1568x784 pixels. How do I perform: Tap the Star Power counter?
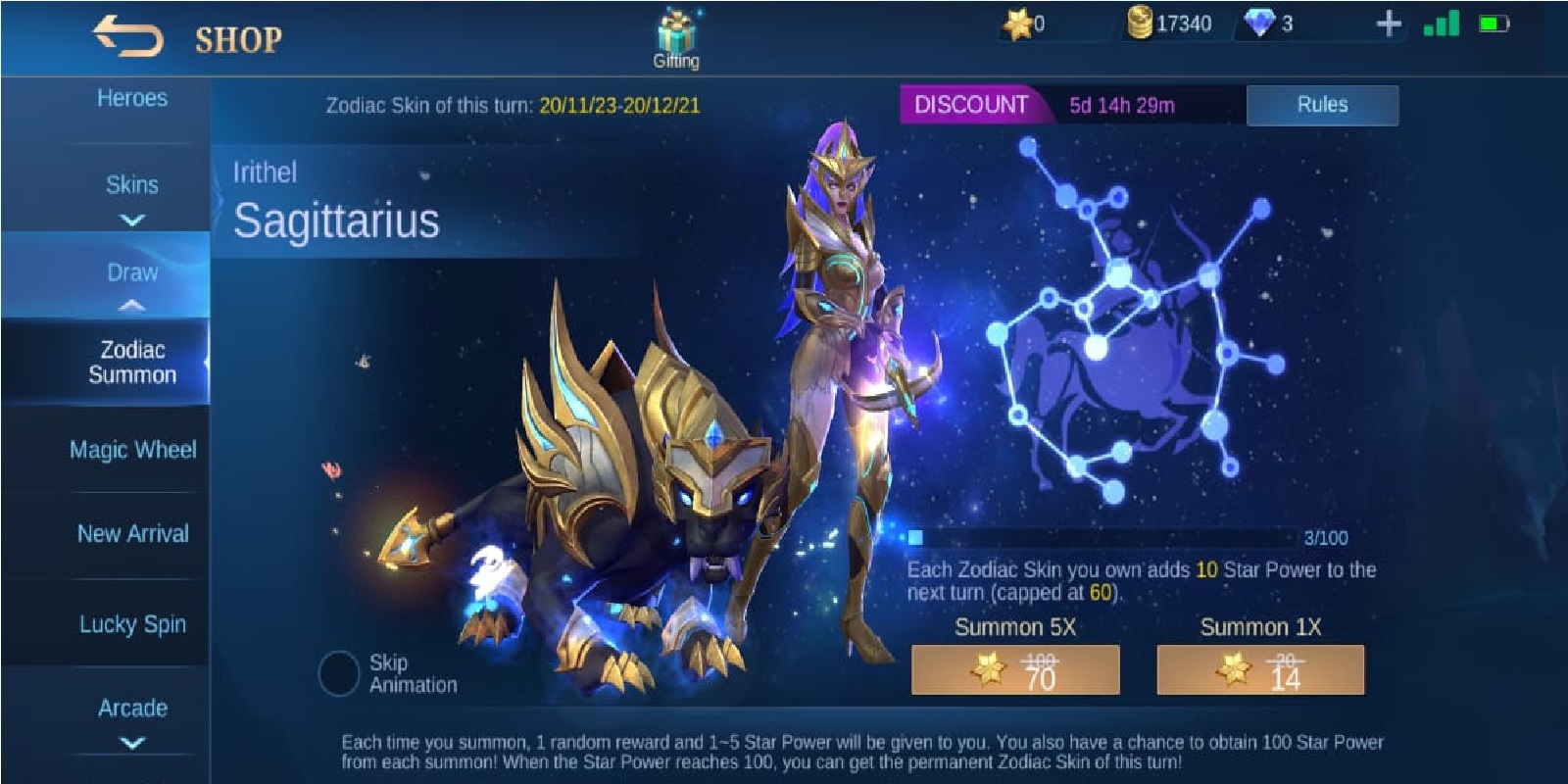(1020, 23)
